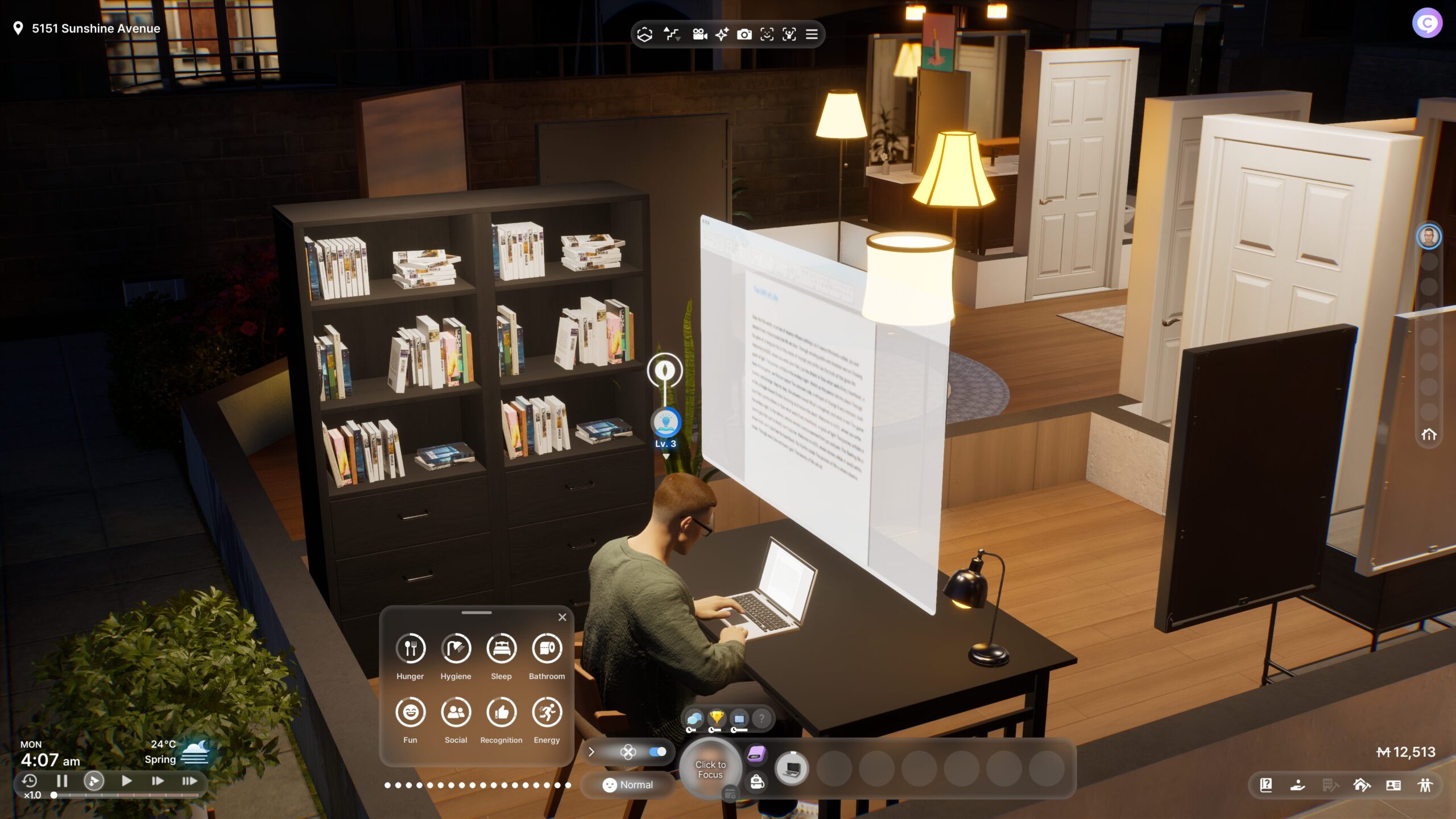
Task: Select the Energy need icon
Action: (547, 712)
